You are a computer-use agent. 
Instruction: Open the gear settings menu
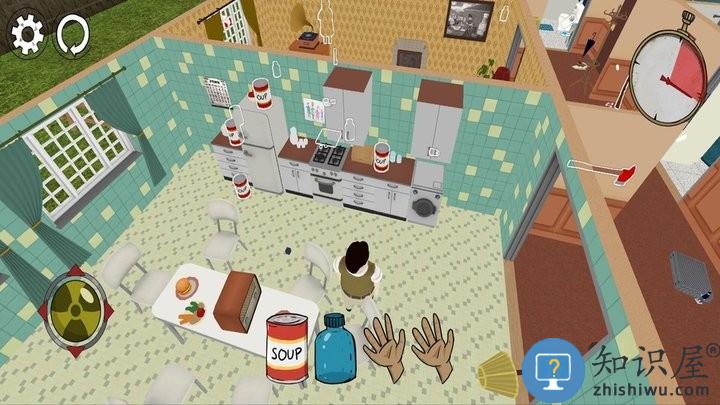(x=27, y=34)
